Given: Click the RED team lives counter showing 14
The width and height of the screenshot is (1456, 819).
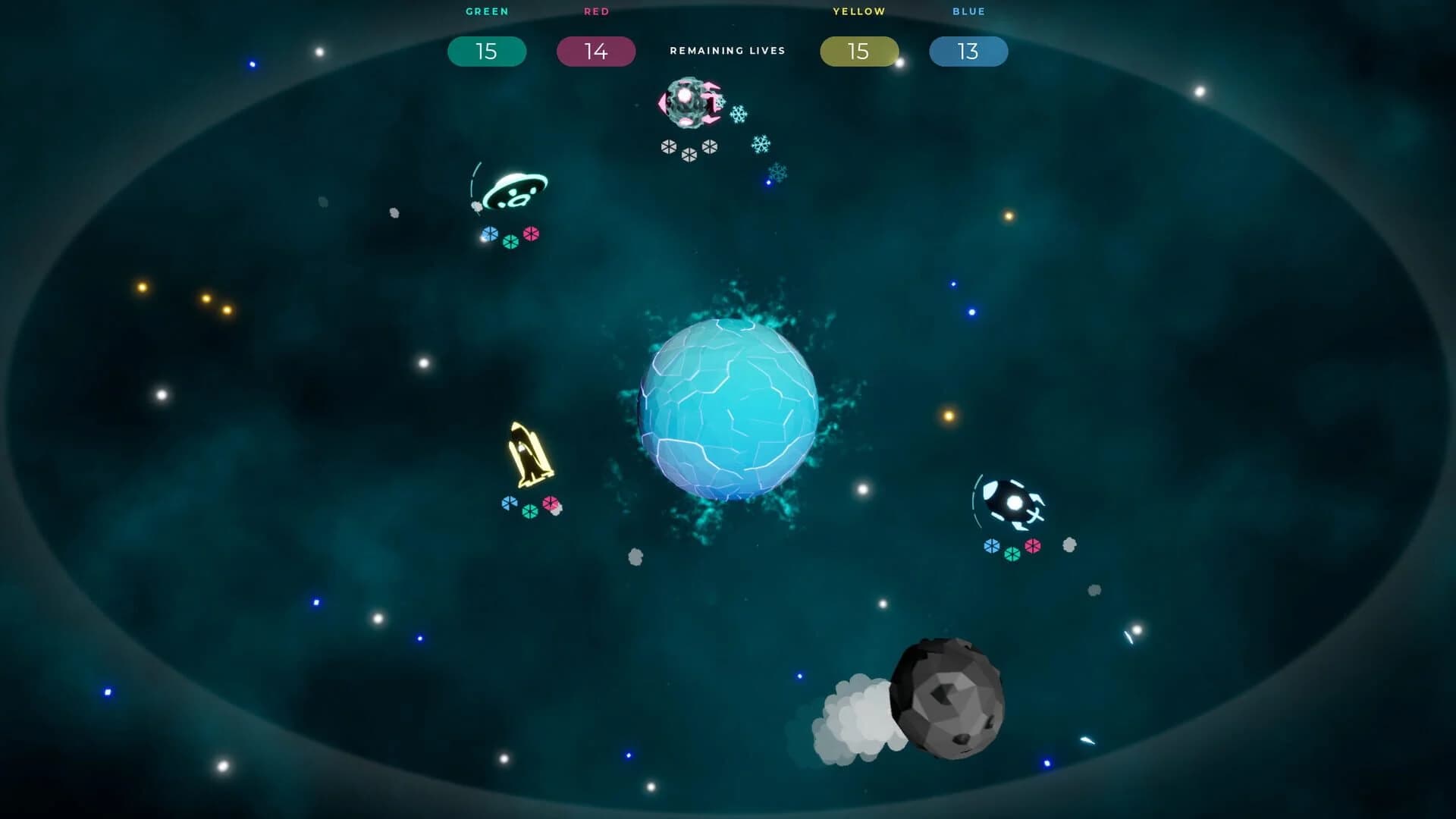Looking at the screenshot, I should 596,52.
